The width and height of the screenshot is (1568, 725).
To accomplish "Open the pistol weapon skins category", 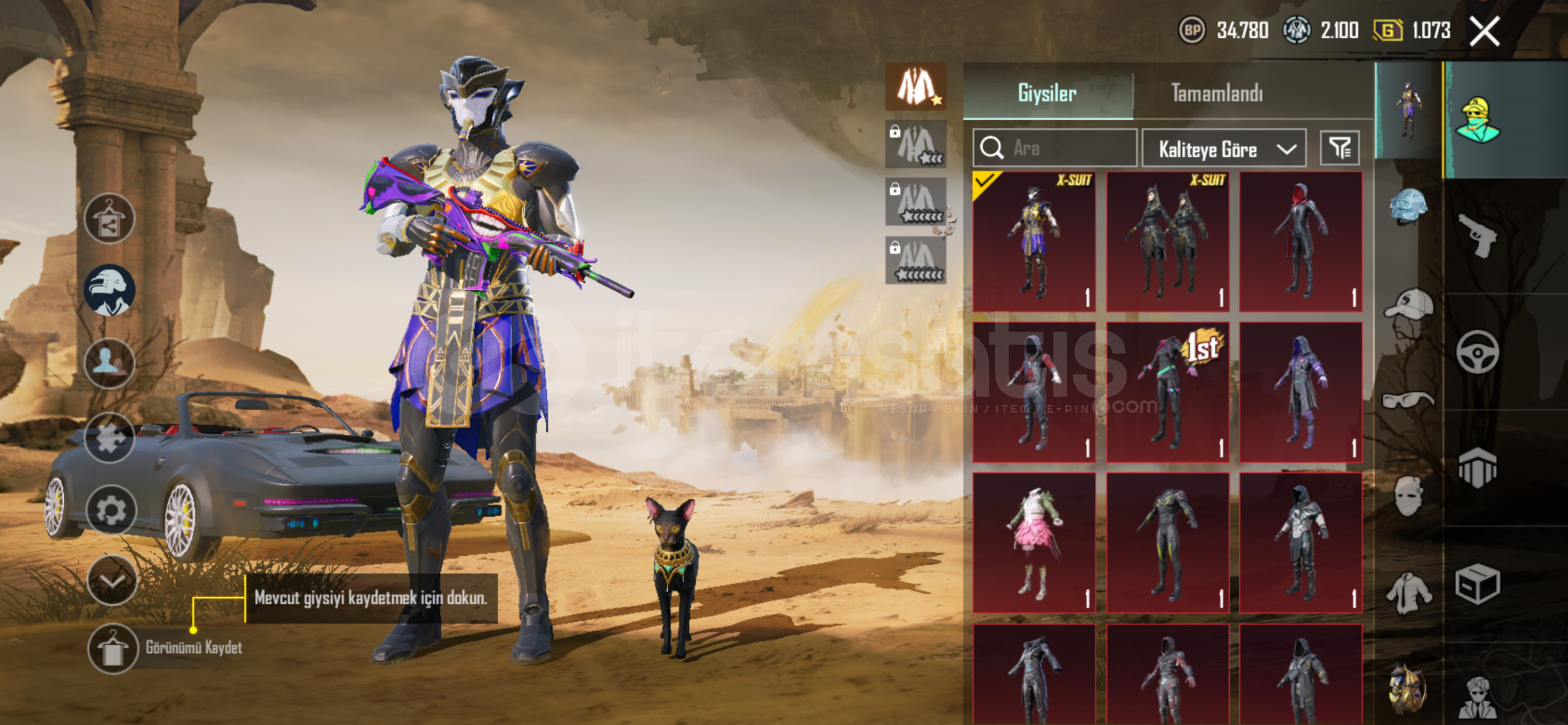I will (1477, 235).
